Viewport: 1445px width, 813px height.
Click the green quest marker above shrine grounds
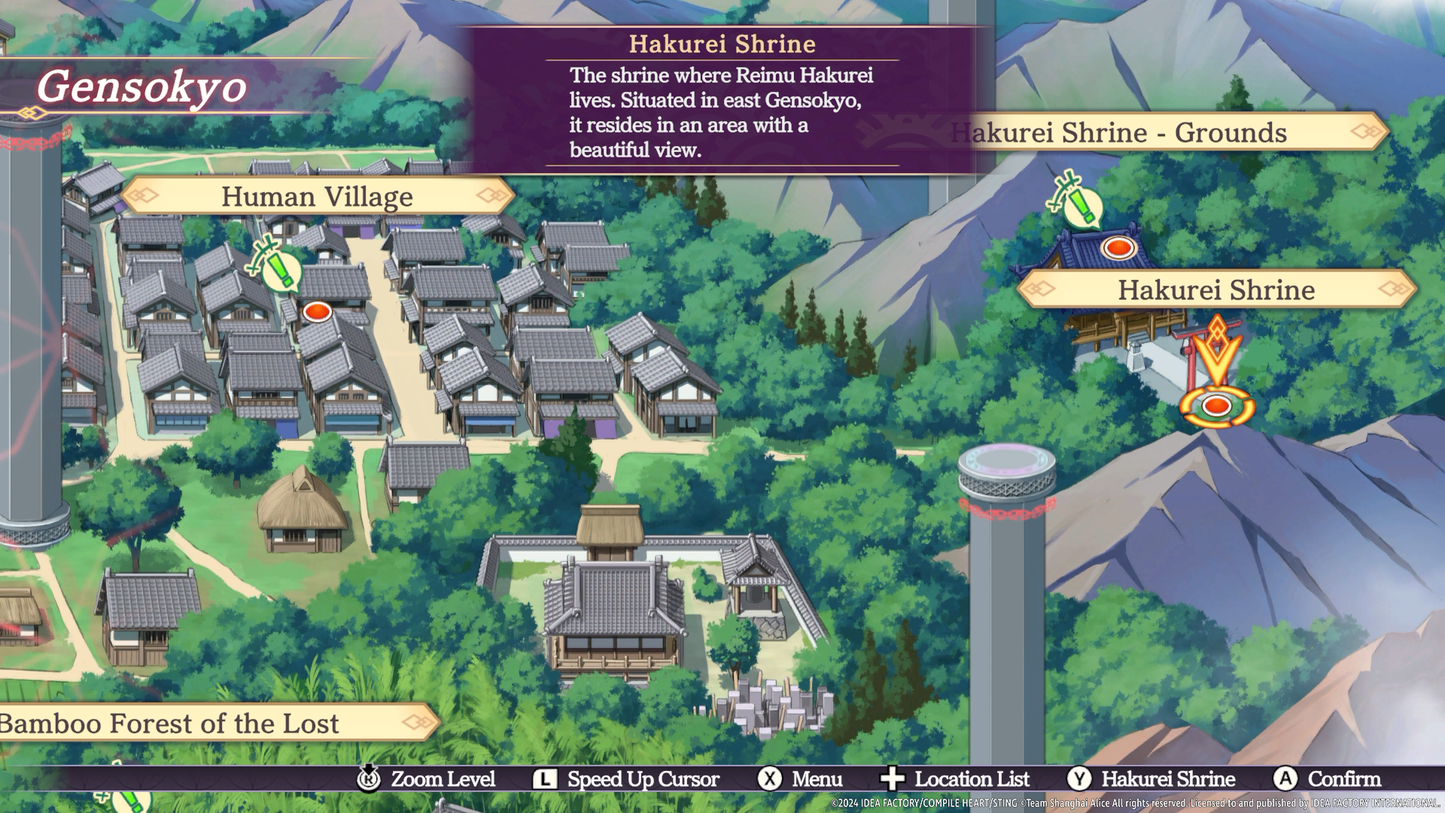click(1078, 203)
